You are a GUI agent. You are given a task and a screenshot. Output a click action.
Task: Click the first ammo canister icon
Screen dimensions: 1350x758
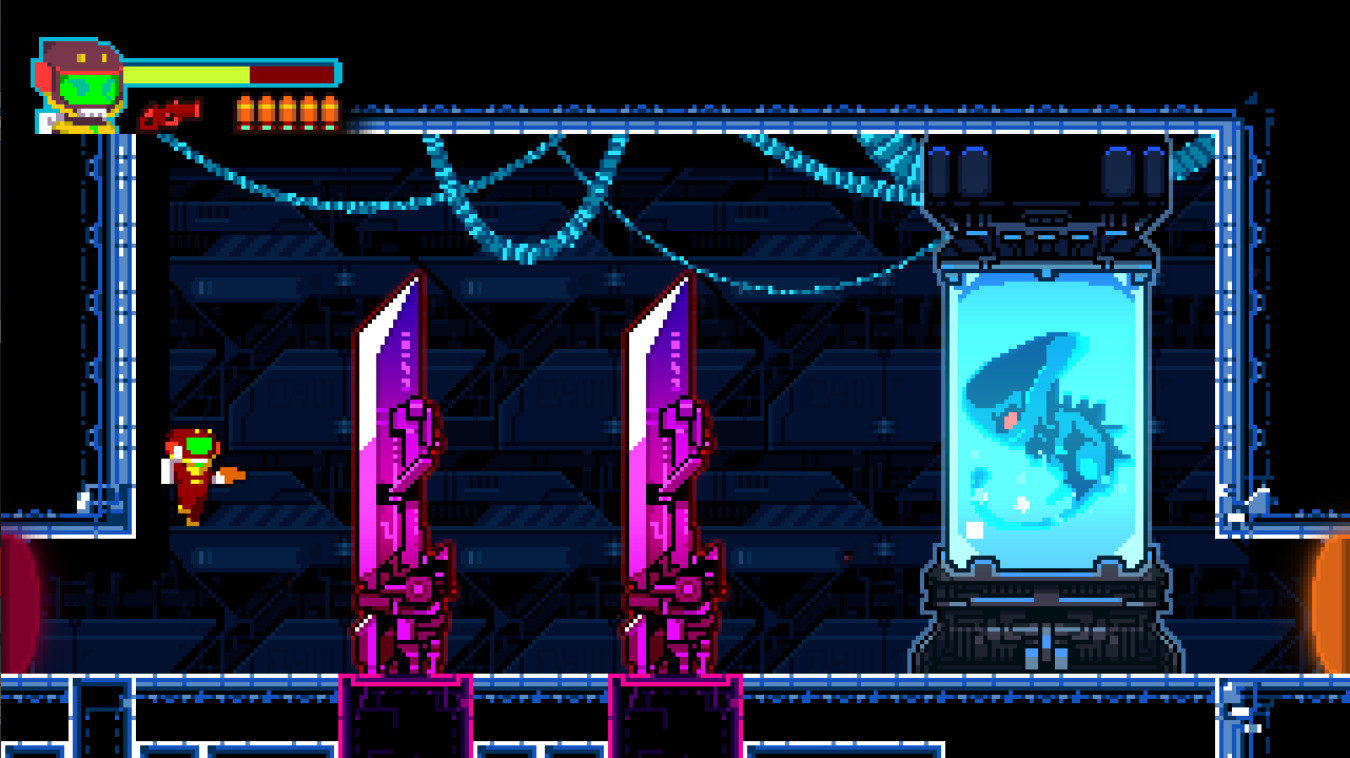tap(245, 113)
